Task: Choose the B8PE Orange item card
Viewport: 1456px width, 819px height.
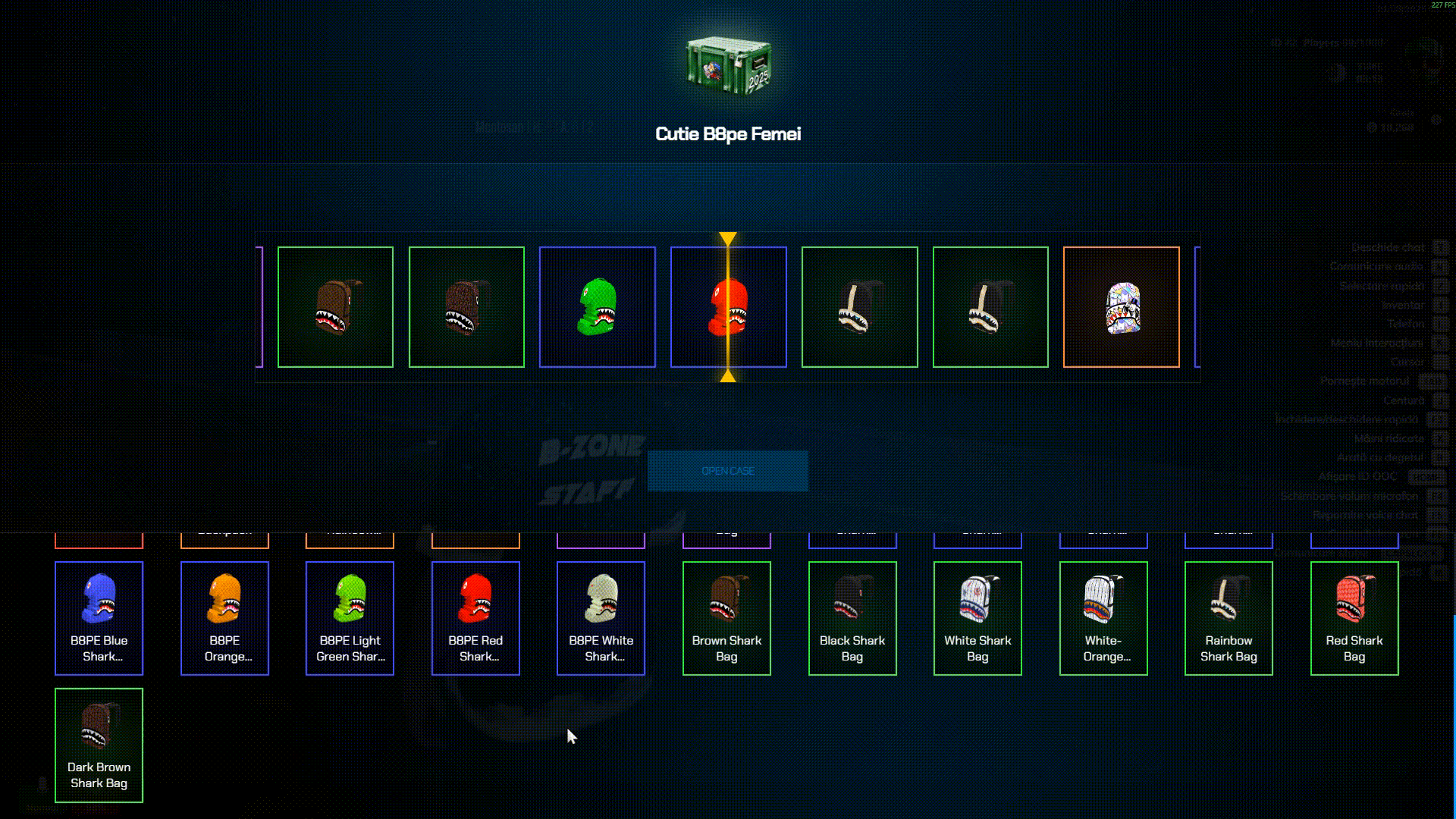Action: tap(224, 618)
